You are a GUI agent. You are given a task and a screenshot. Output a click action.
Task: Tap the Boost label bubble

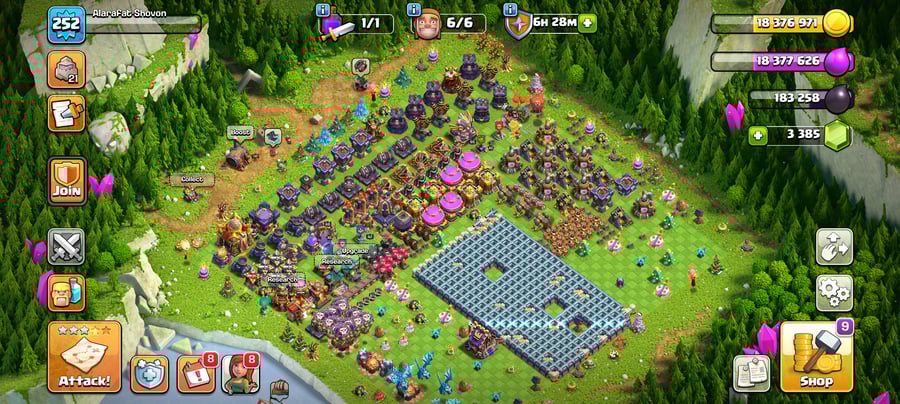[x=240, y=132]
